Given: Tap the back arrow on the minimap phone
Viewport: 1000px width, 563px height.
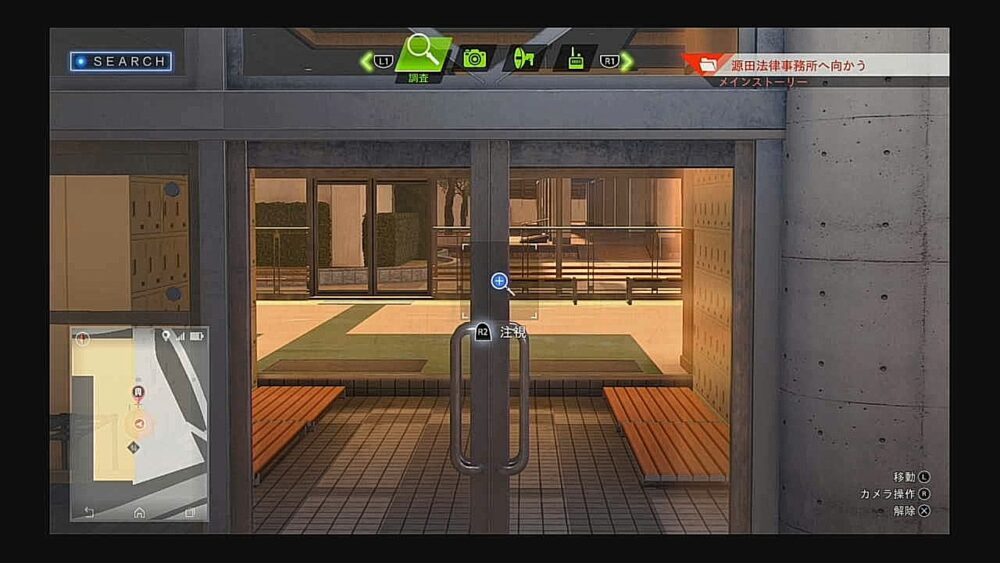Looking at the screenshot, I should pos(89,512).
